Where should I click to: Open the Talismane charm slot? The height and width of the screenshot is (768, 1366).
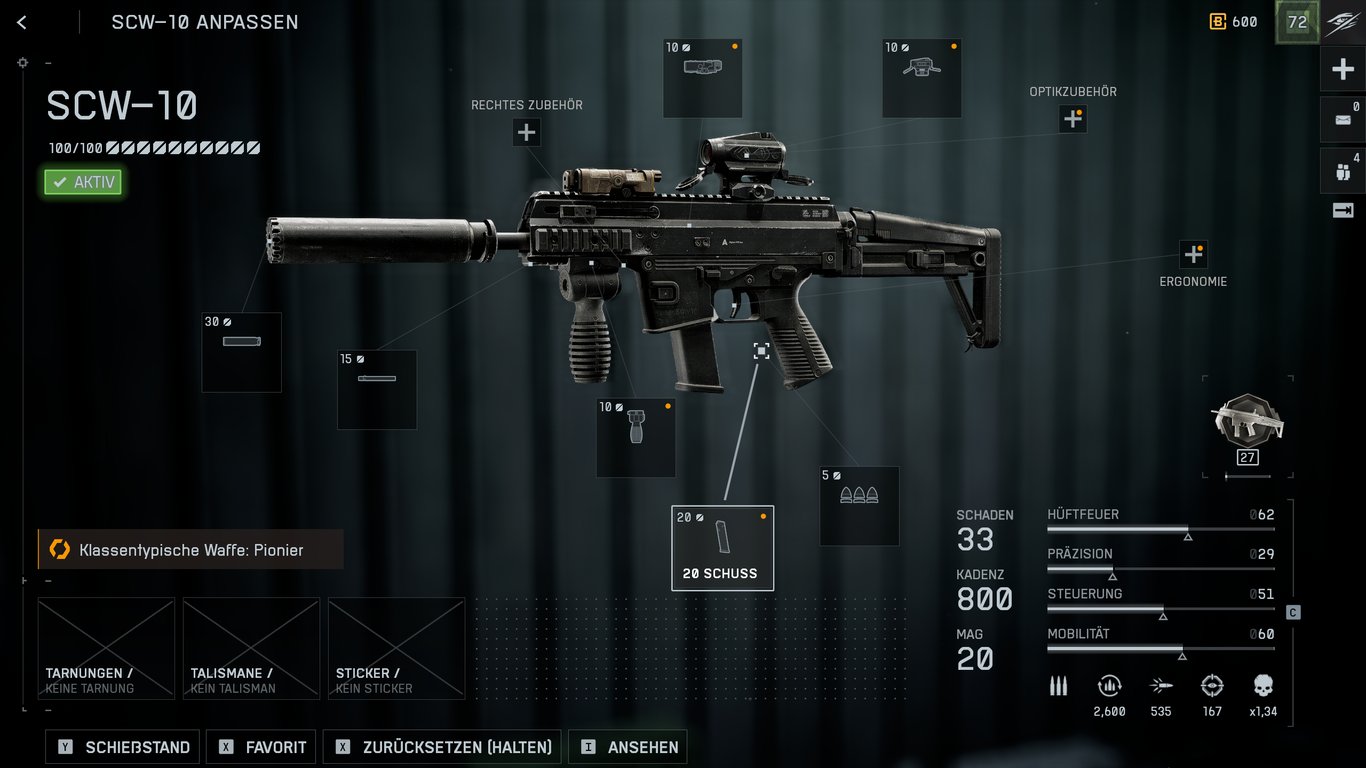(x=251, y=648)
